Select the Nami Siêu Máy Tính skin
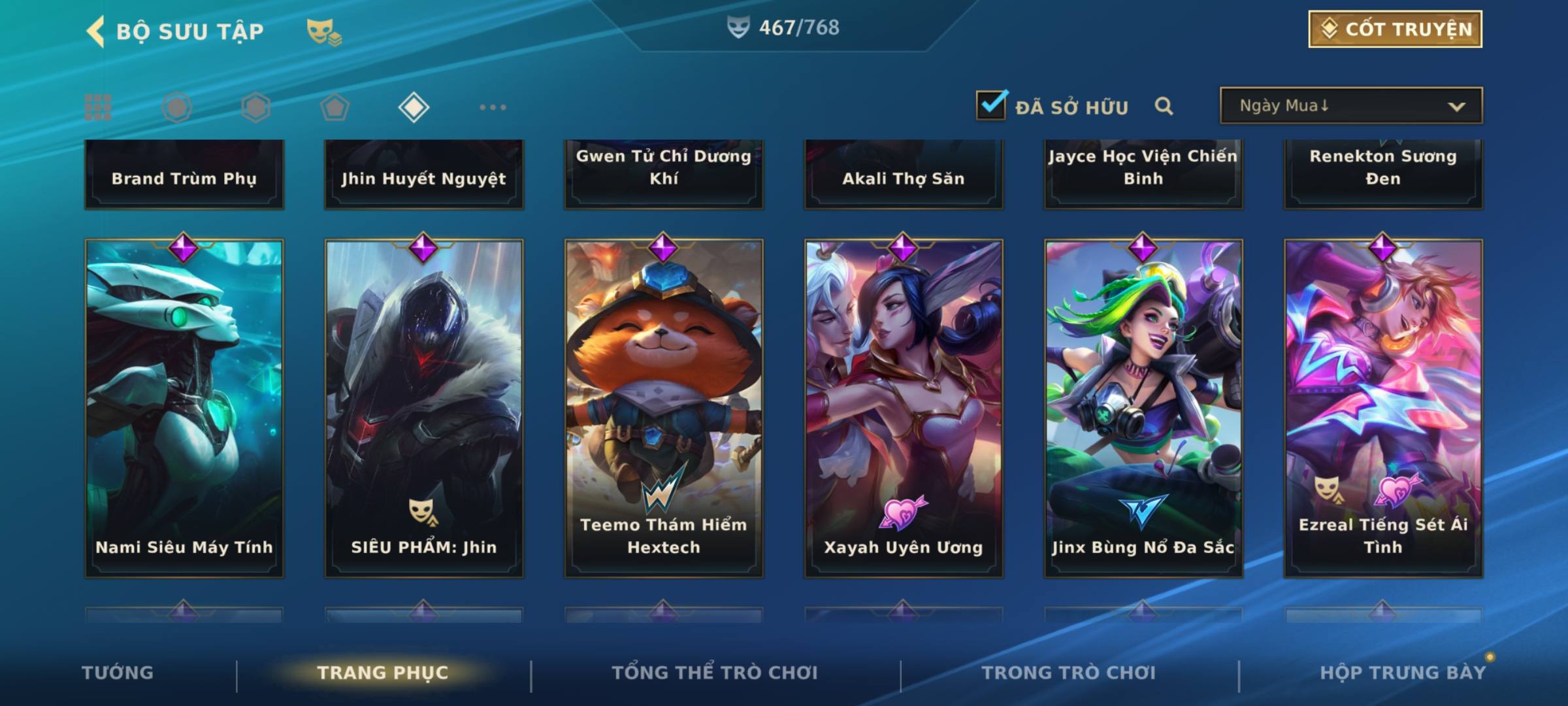This screenshot has height=706, width=1568. pyautogui.click(x=184, y=409)
